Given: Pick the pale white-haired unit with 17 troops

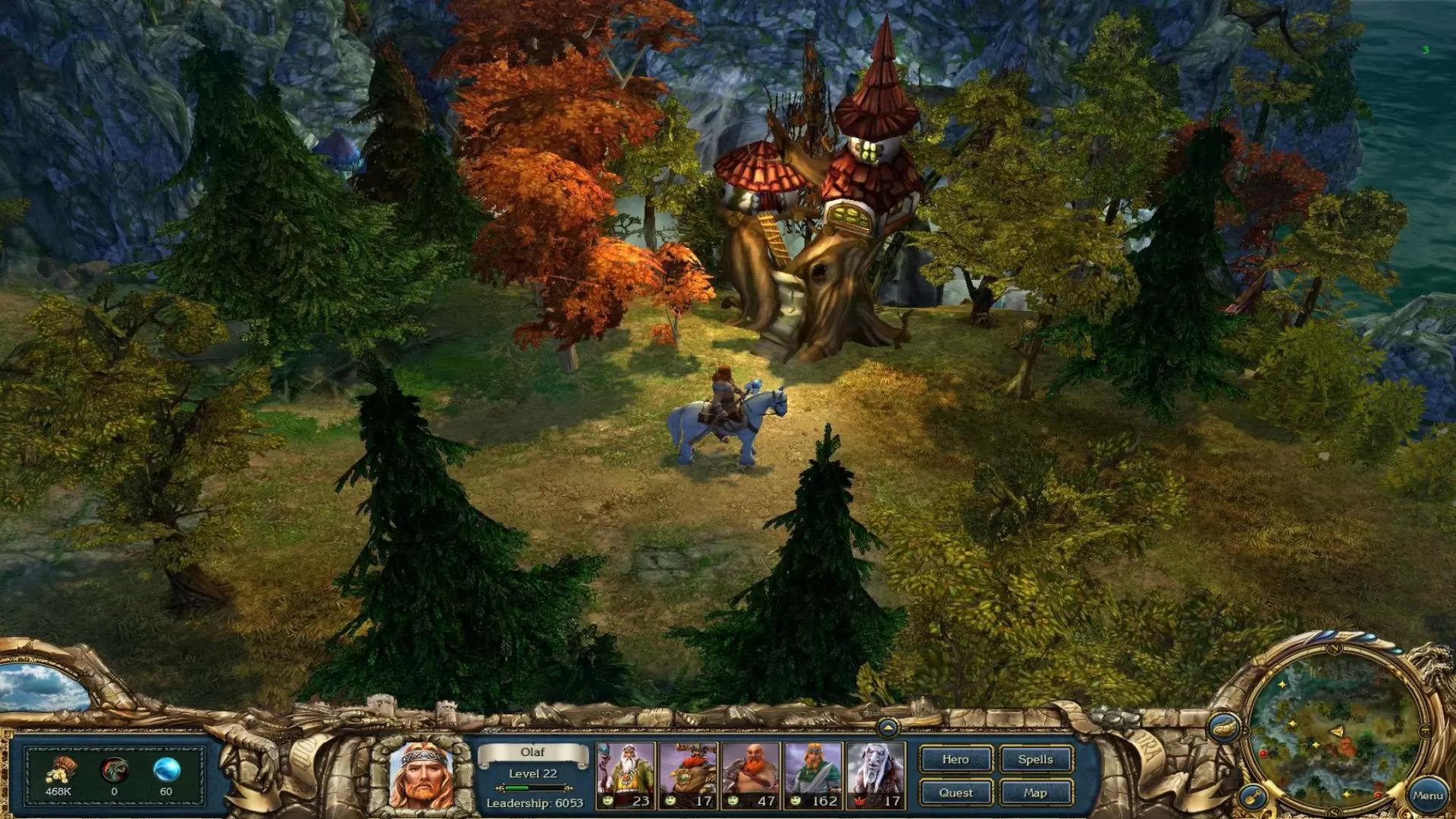Looking at the screenshot, I should coord(876,775).
